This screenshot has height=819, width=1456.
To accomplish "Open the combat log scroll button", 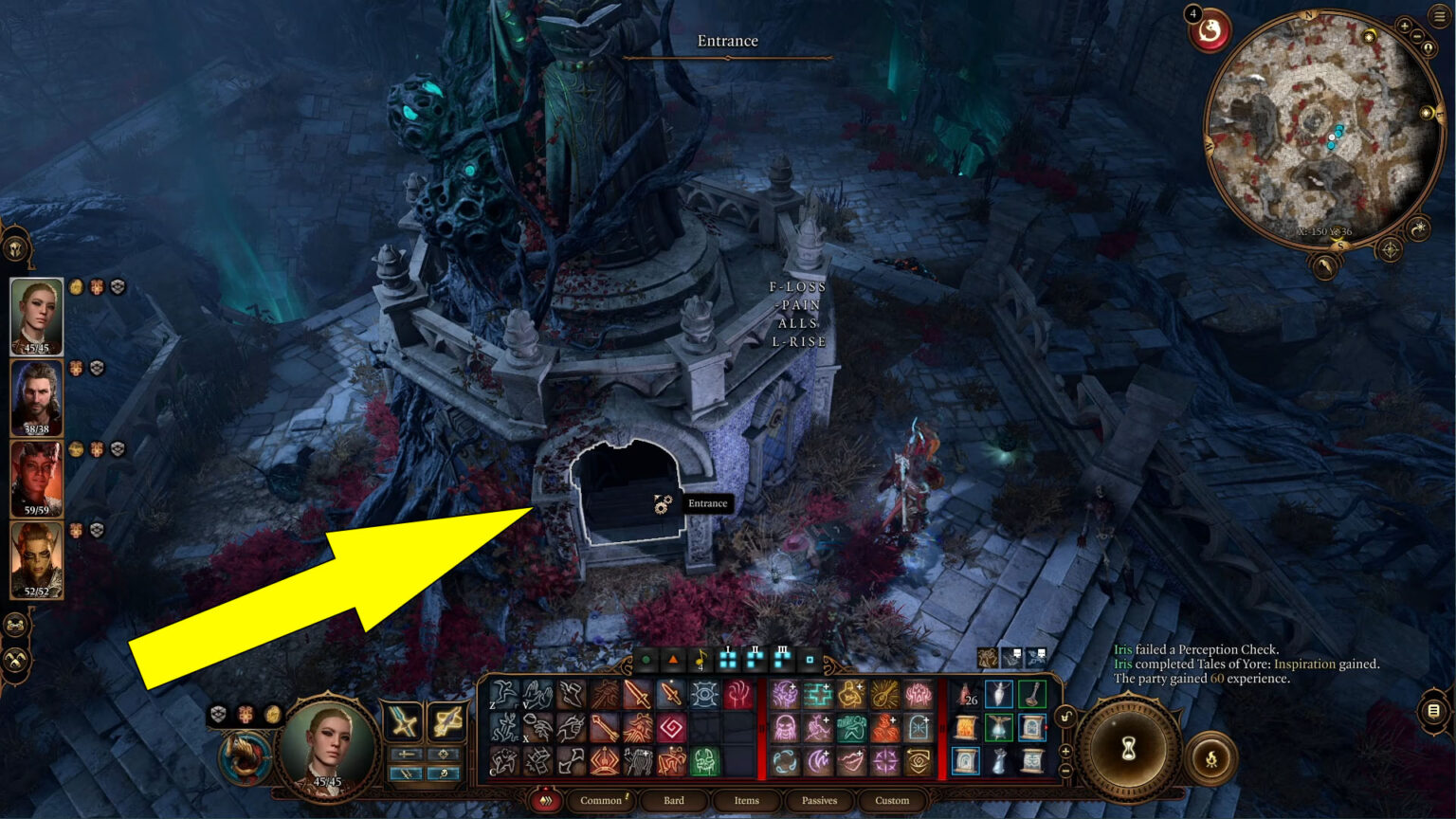I will click(x=1433, y=710).
